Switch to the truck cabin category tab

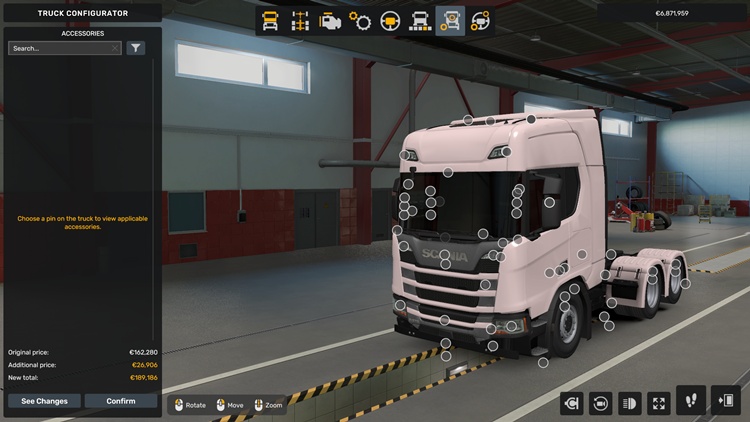click(270, 20)
